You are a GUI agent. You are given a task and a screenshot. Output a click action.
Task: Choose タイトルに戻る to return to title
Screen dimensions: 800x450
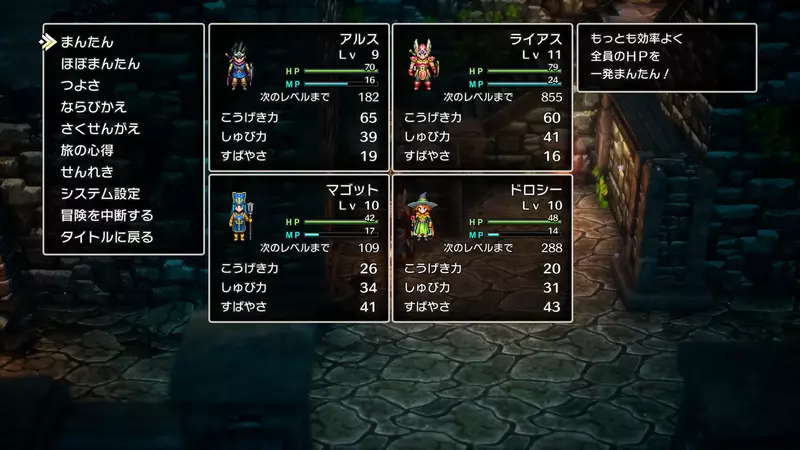[x=107, y=237]
